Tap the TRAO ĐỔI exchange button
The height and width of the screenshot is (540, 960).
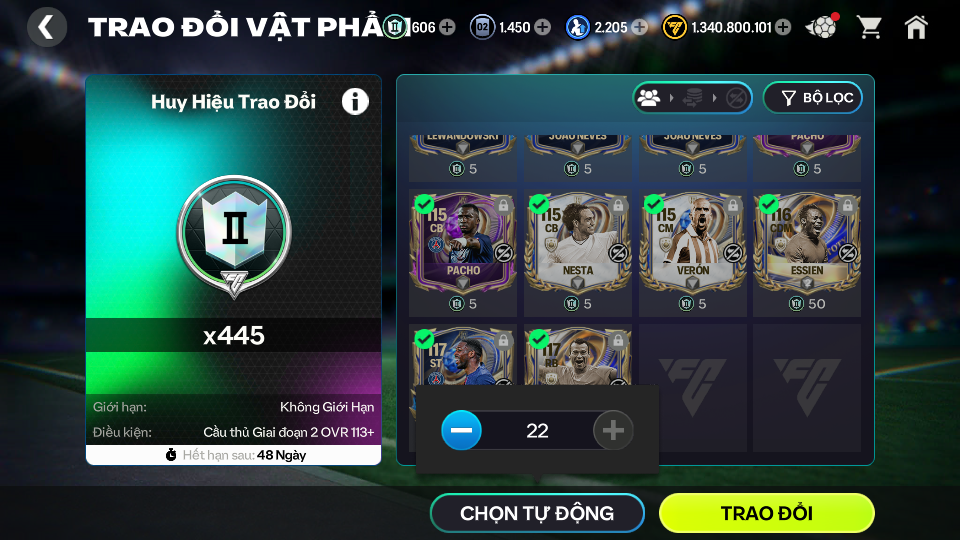click(x=766, y=513)
